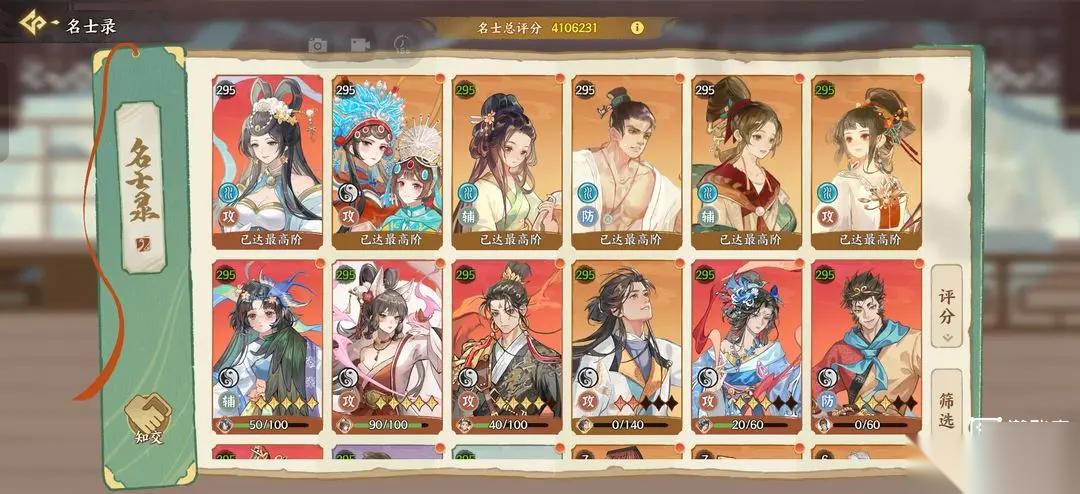
Task: Go back using the top-left arrow
Action: (38, 23)
